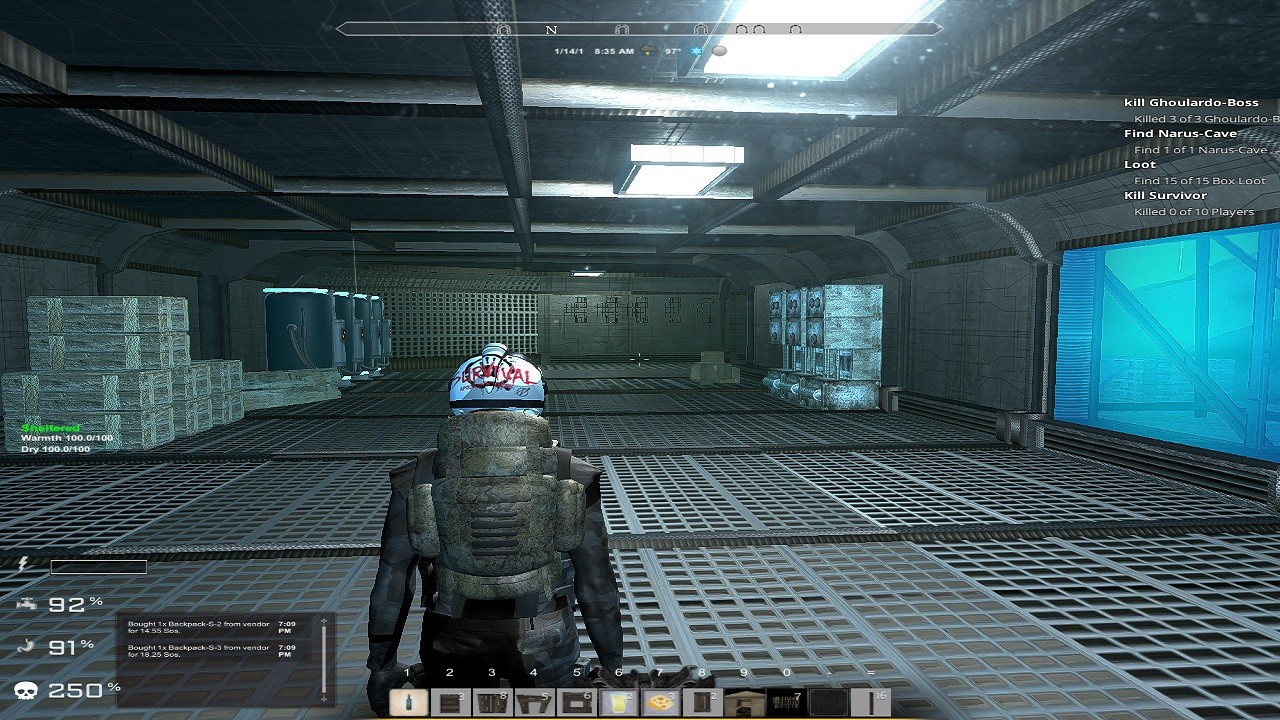The width and height of the screenshot is (1280, 720).
Task: Open the Kill Survivor quest entry
Action: pyautogui.click(x=1165, y=195)
